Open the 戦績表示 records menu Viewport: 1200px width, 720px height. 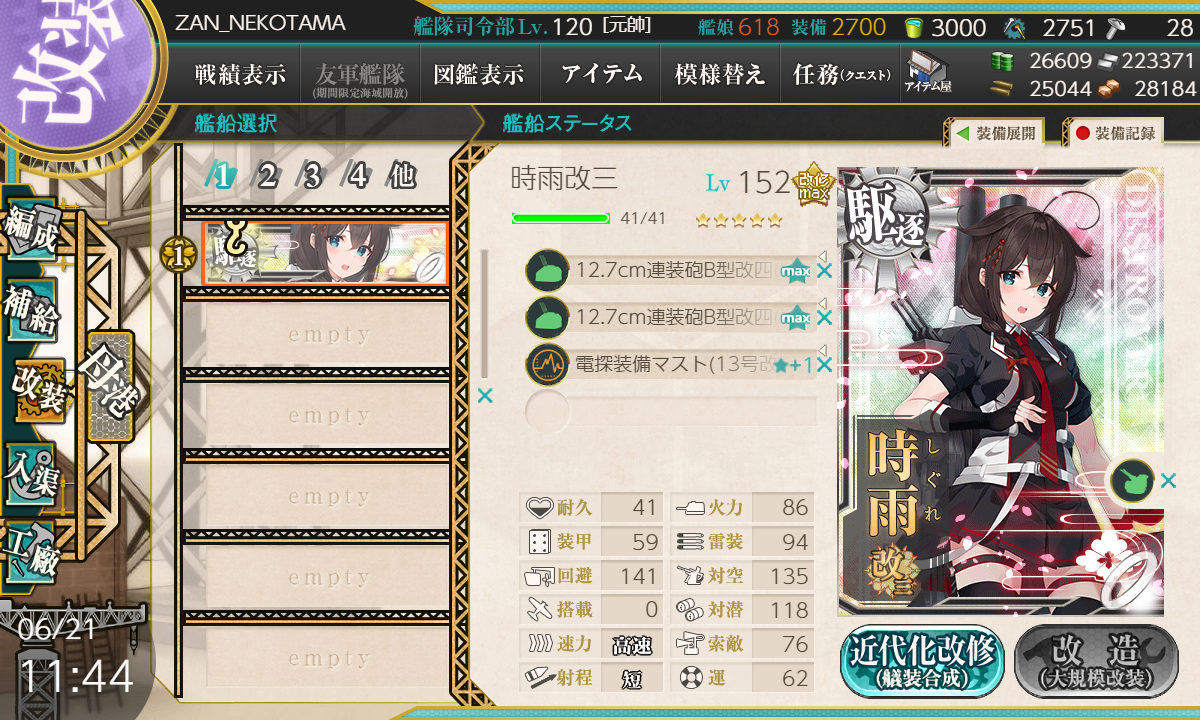click(x=240, y=74)
